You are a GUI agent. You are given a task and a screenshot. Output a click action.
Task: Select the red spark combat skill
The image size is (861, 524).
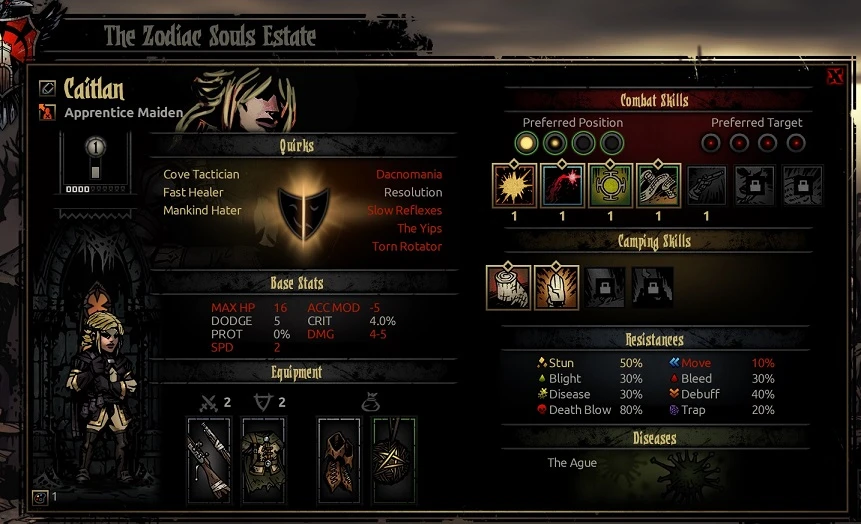pos(562,185)
